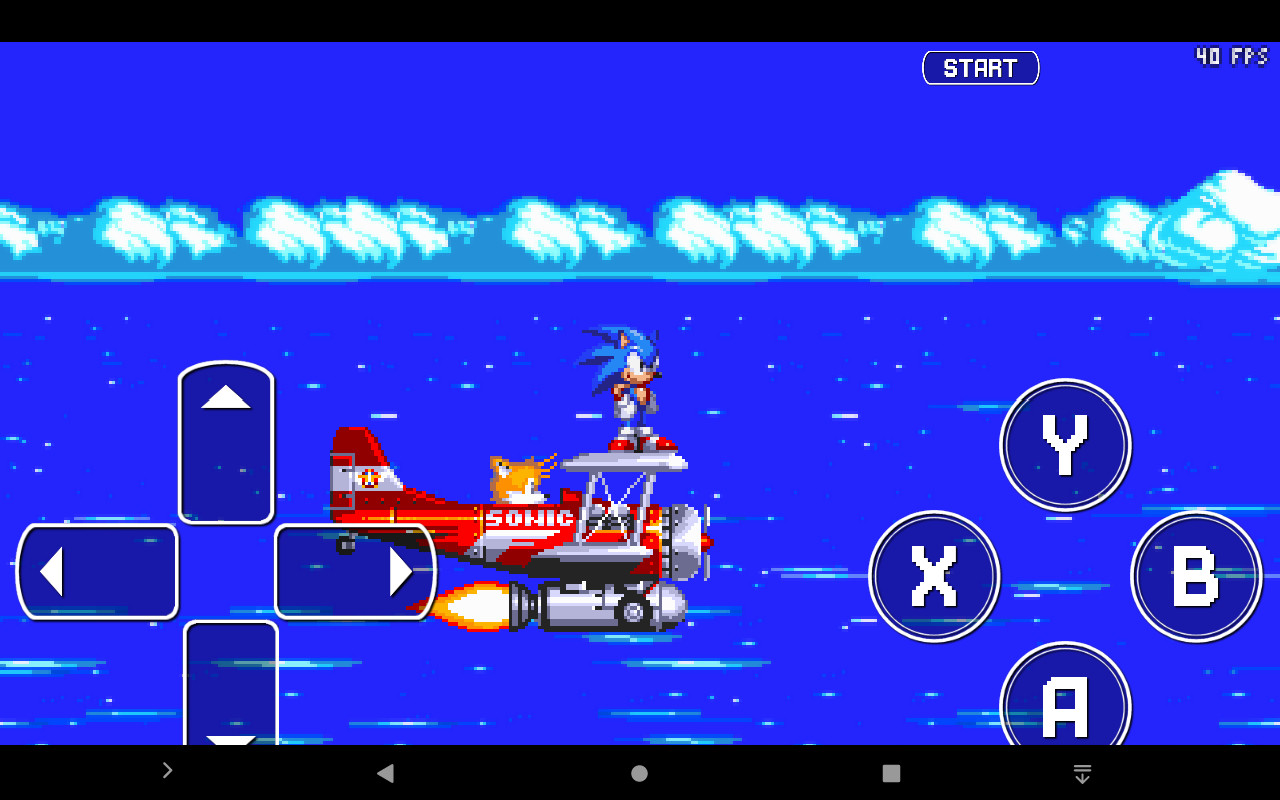Viewport: 1280px width, 800px height.
Task: Tap the D-pad up arrow
Action: [x=226, y=430]
